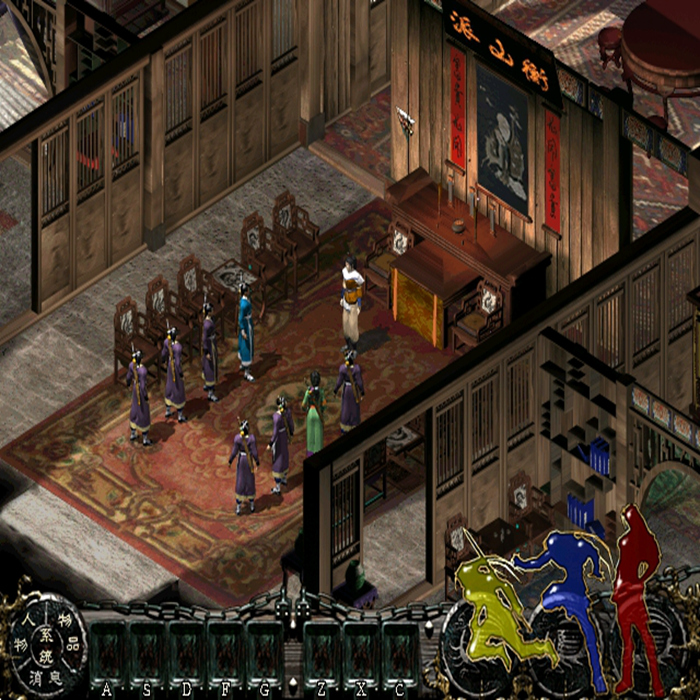The height and width of the screenshot is (700, 700).
Task: Choose the hotbar slot labeled D
Action: click(185, 655)
